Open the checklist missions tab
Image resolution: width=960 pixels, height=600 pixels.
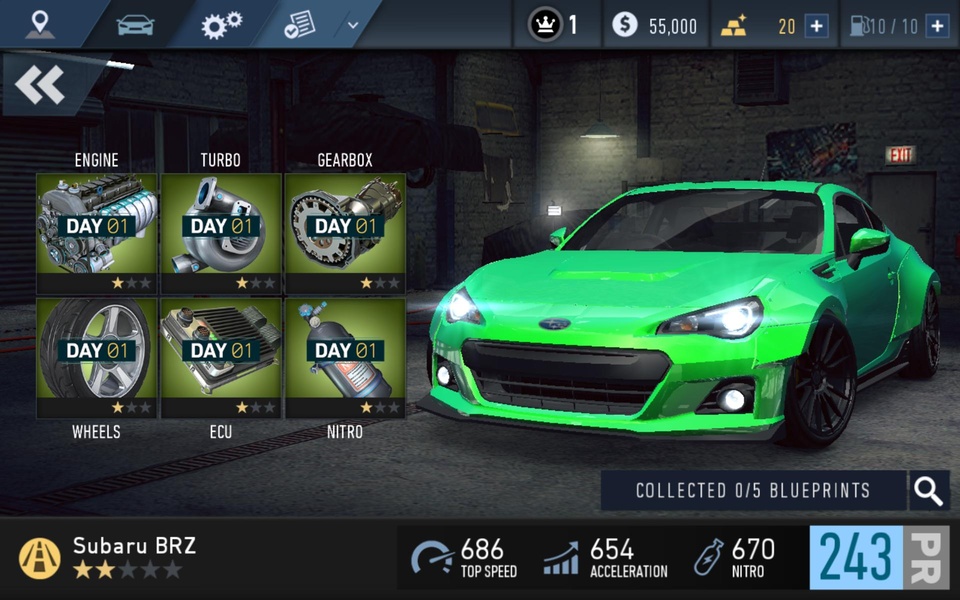pyautogui.click(x=299, y=24)
